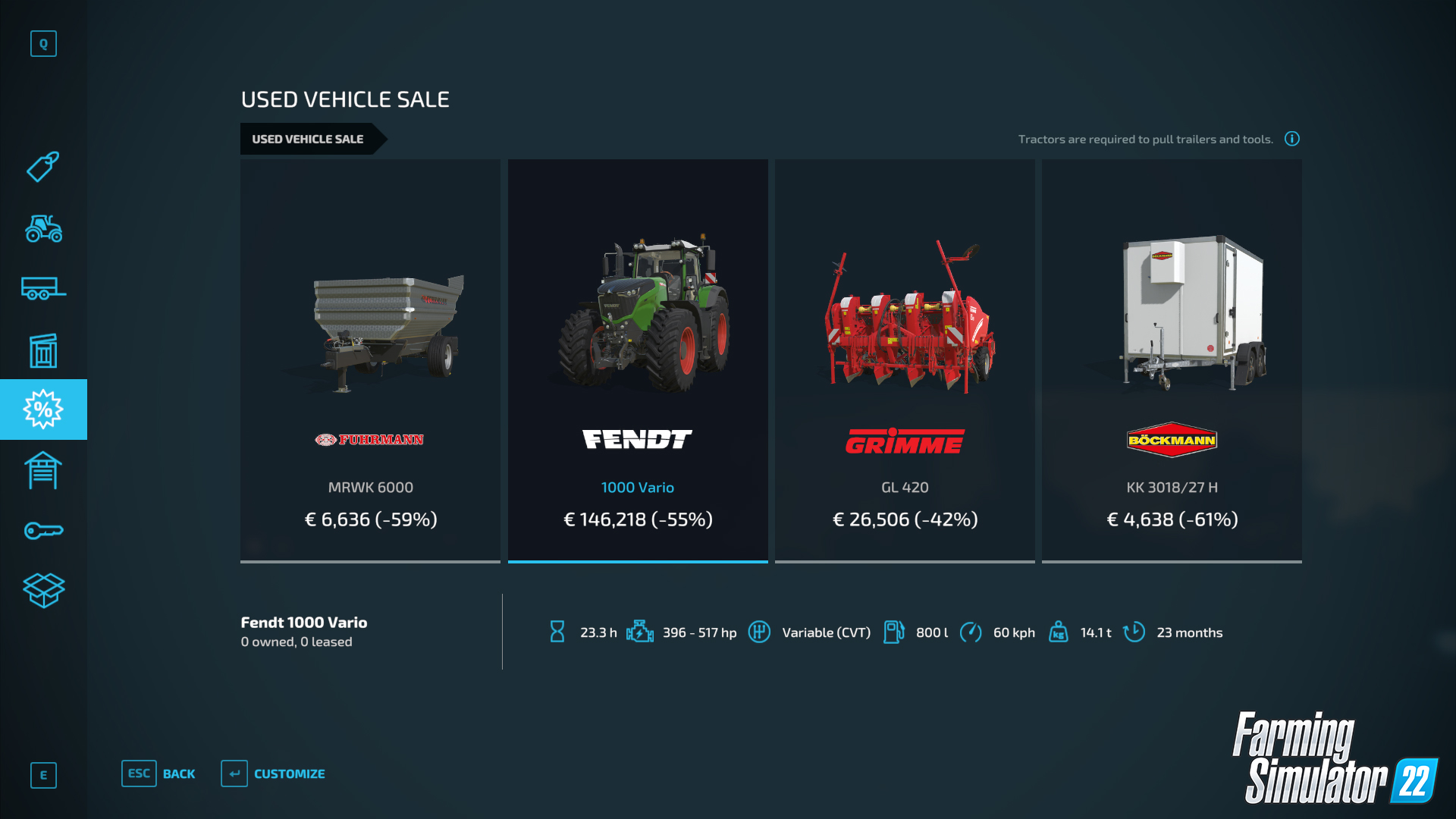Open the tractor category in the sidebar
The image size is (1456, 819).
[43, 229]
